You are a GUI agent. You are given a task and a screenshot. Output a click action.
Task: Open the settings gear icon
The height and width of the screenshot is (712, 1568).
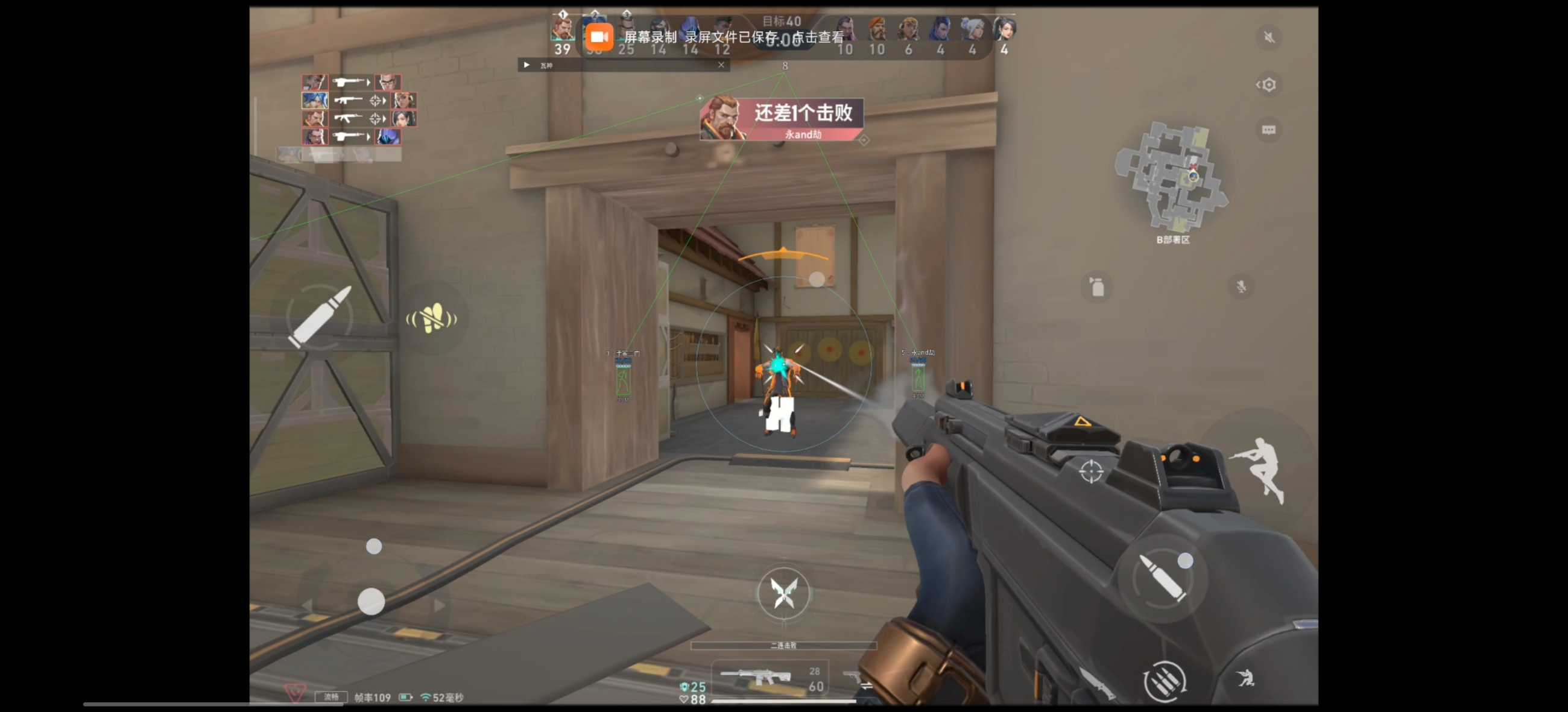1268,84
